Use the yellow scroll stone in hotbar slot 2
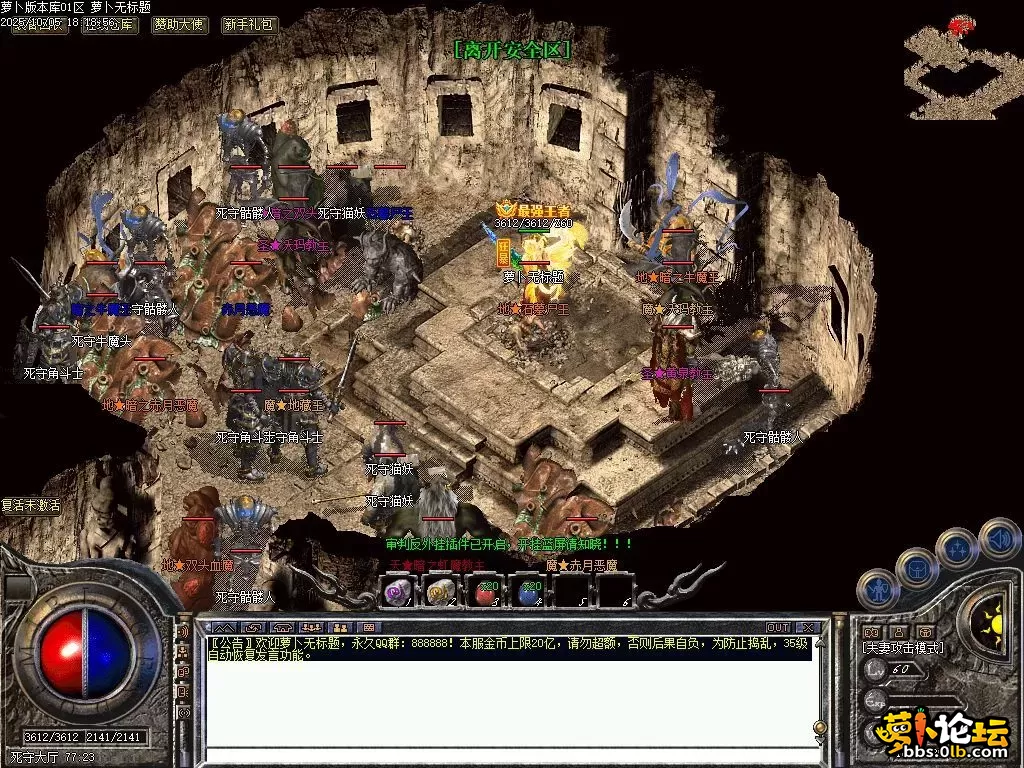 click(441, 592)
